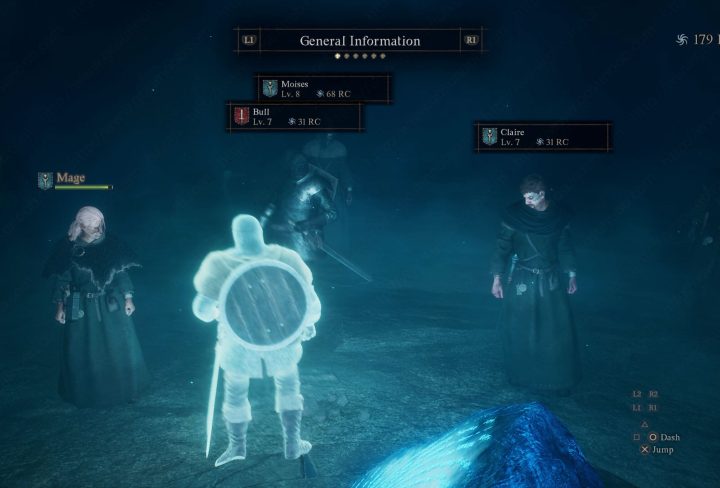Select the General Information header tab

pyautogui.click(x=360, y=41)
